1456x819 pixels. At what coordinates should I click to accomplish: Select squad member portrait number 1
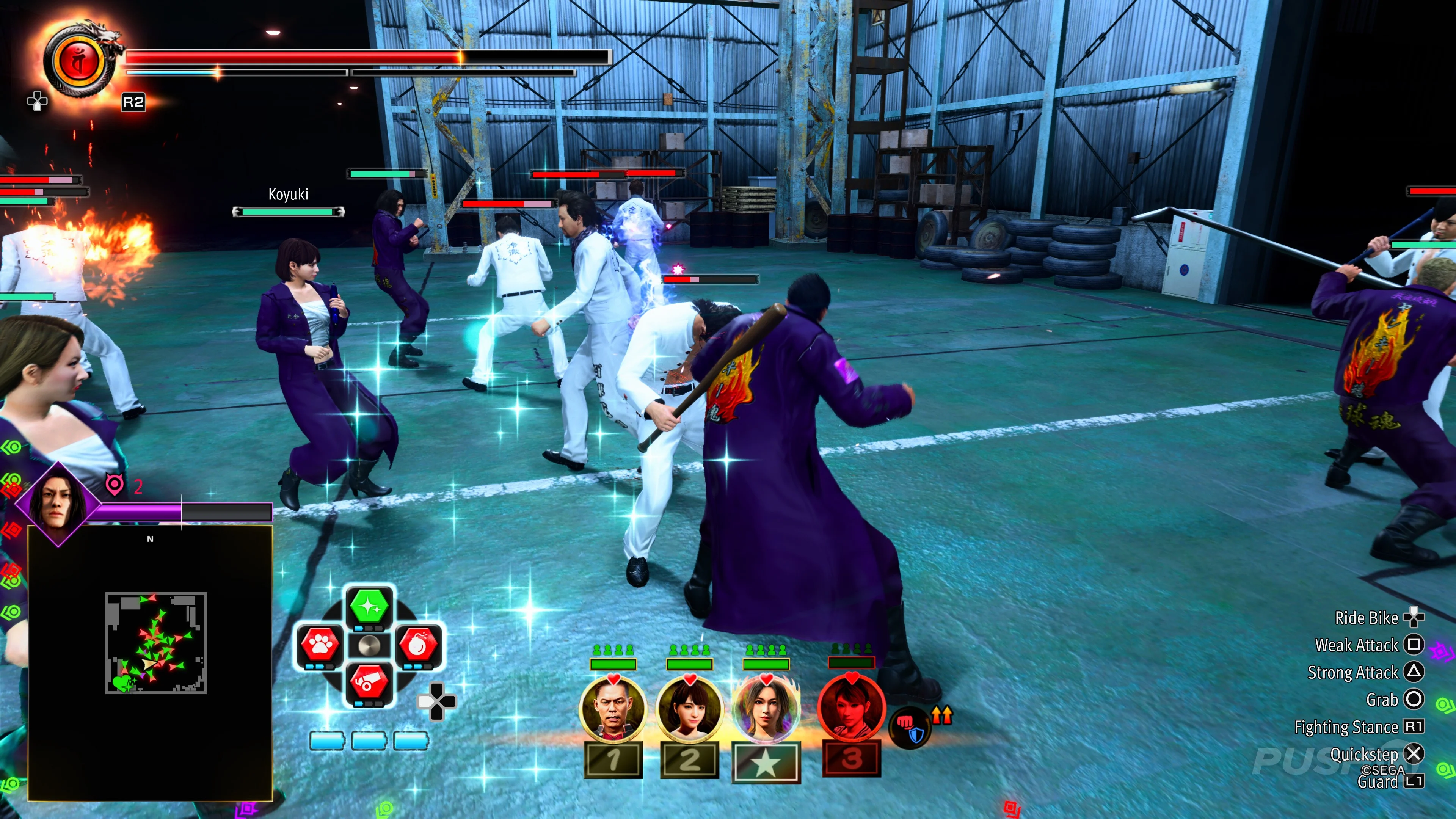click(613, 709)
